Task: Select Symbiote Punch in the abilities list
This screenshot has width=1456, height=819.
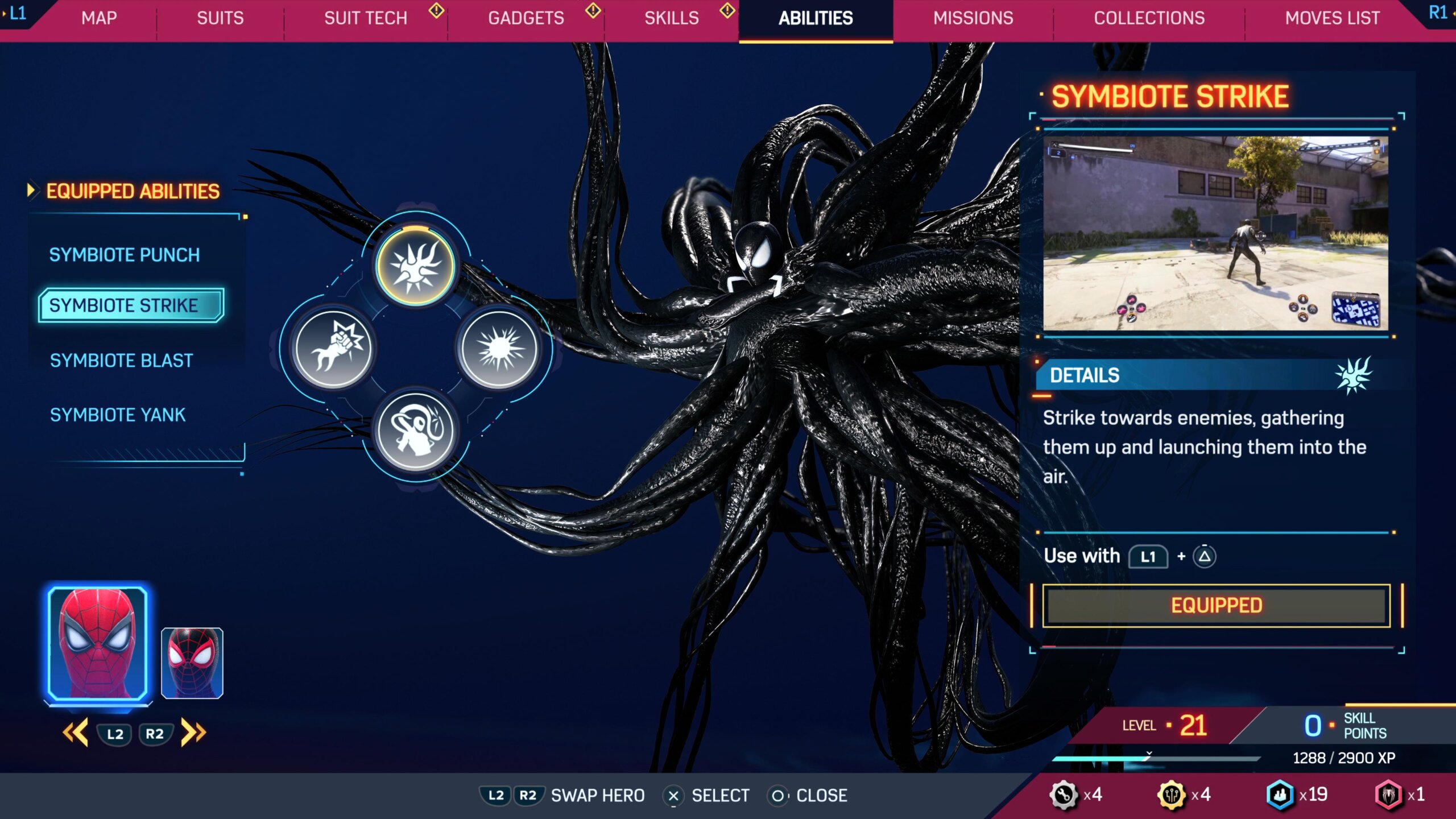Action: pyautogui.click(x=125, y=255)
